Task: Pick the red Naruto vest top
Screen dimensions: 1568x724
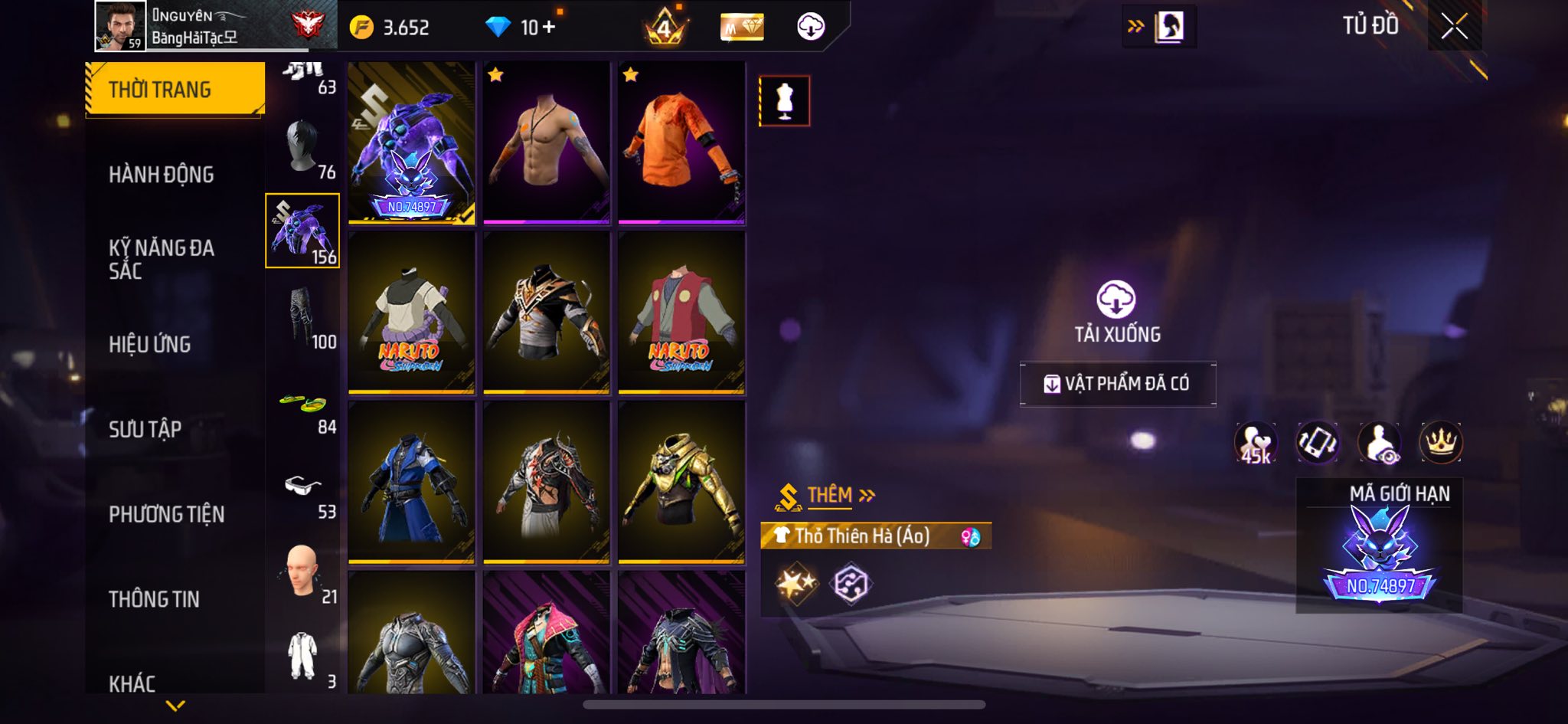Action: point(681,313)
